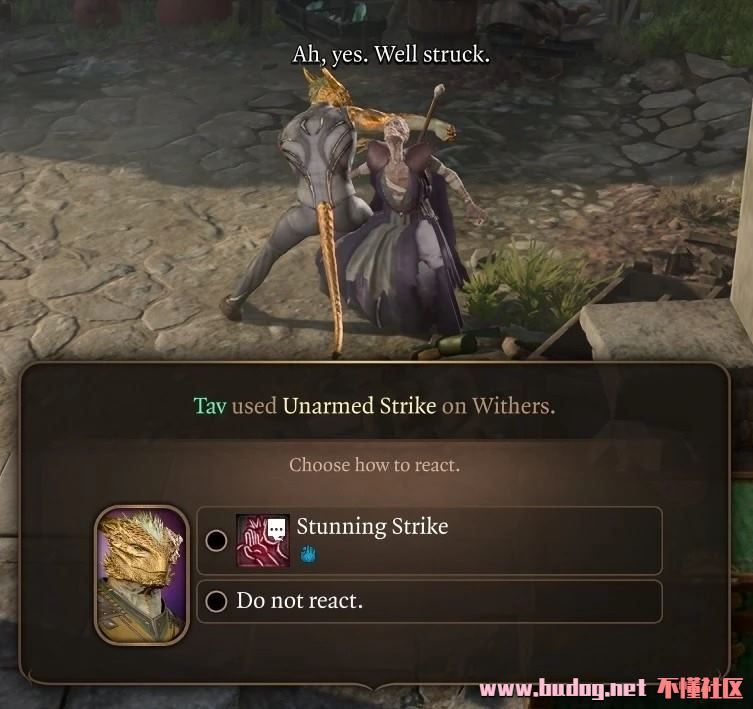The image size is (753, 709).
Task: Click the Stunning Strike ability icon
Action: pos(262,541)
